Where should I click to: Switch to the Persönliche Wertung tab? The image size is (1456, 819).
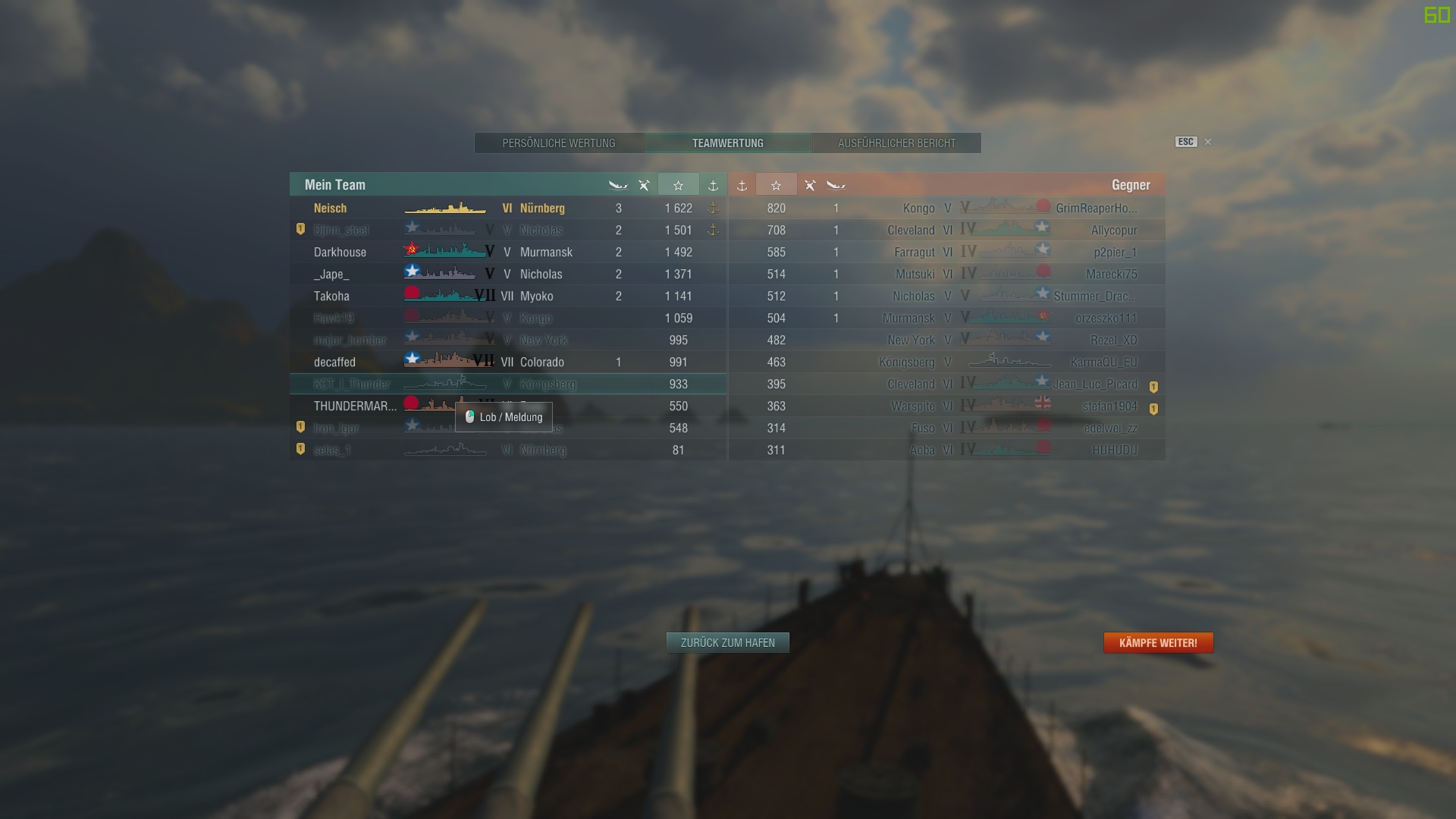click(x=559, y=143)
